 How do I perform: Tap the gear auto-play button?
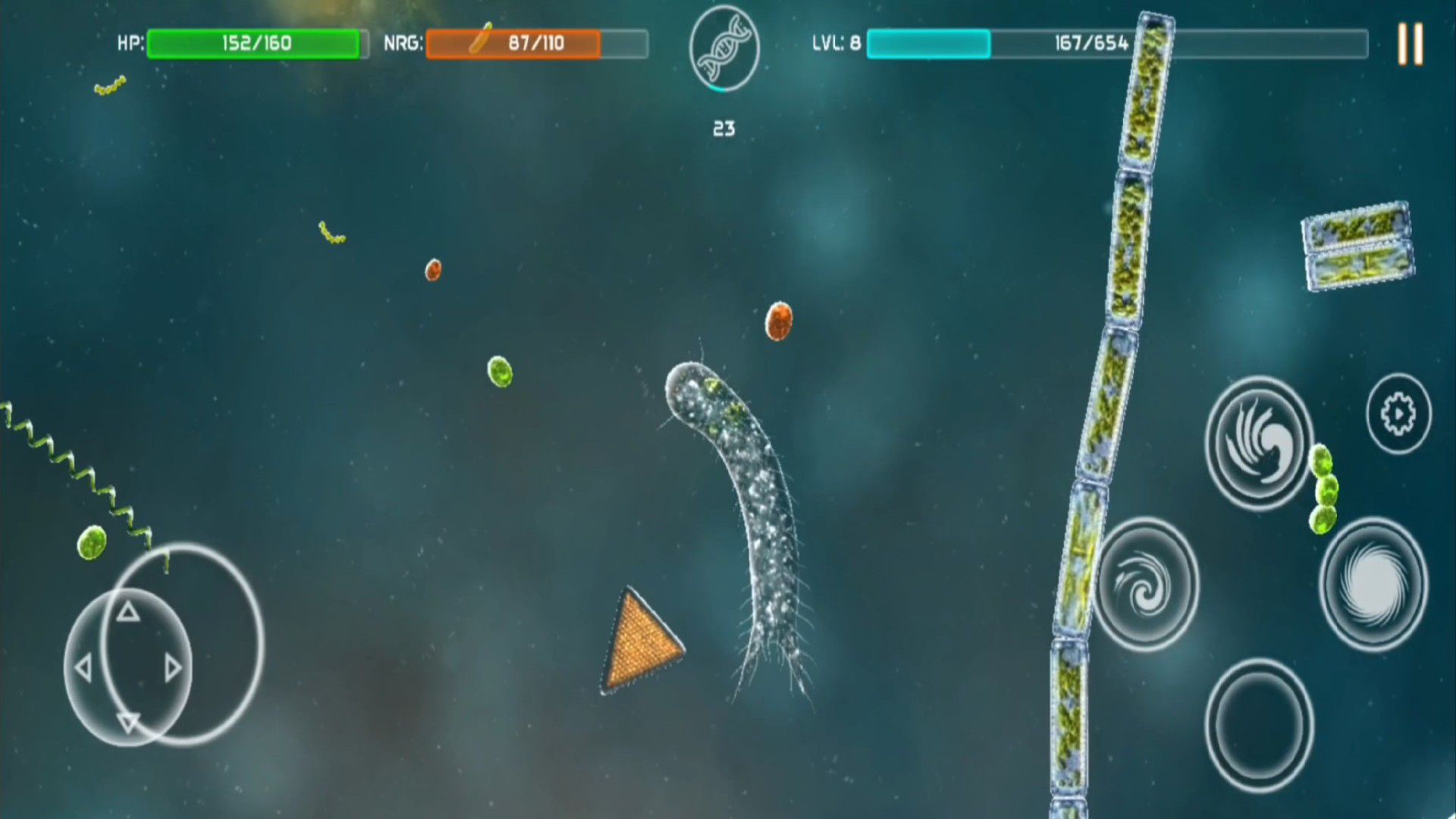(1398, 414)
